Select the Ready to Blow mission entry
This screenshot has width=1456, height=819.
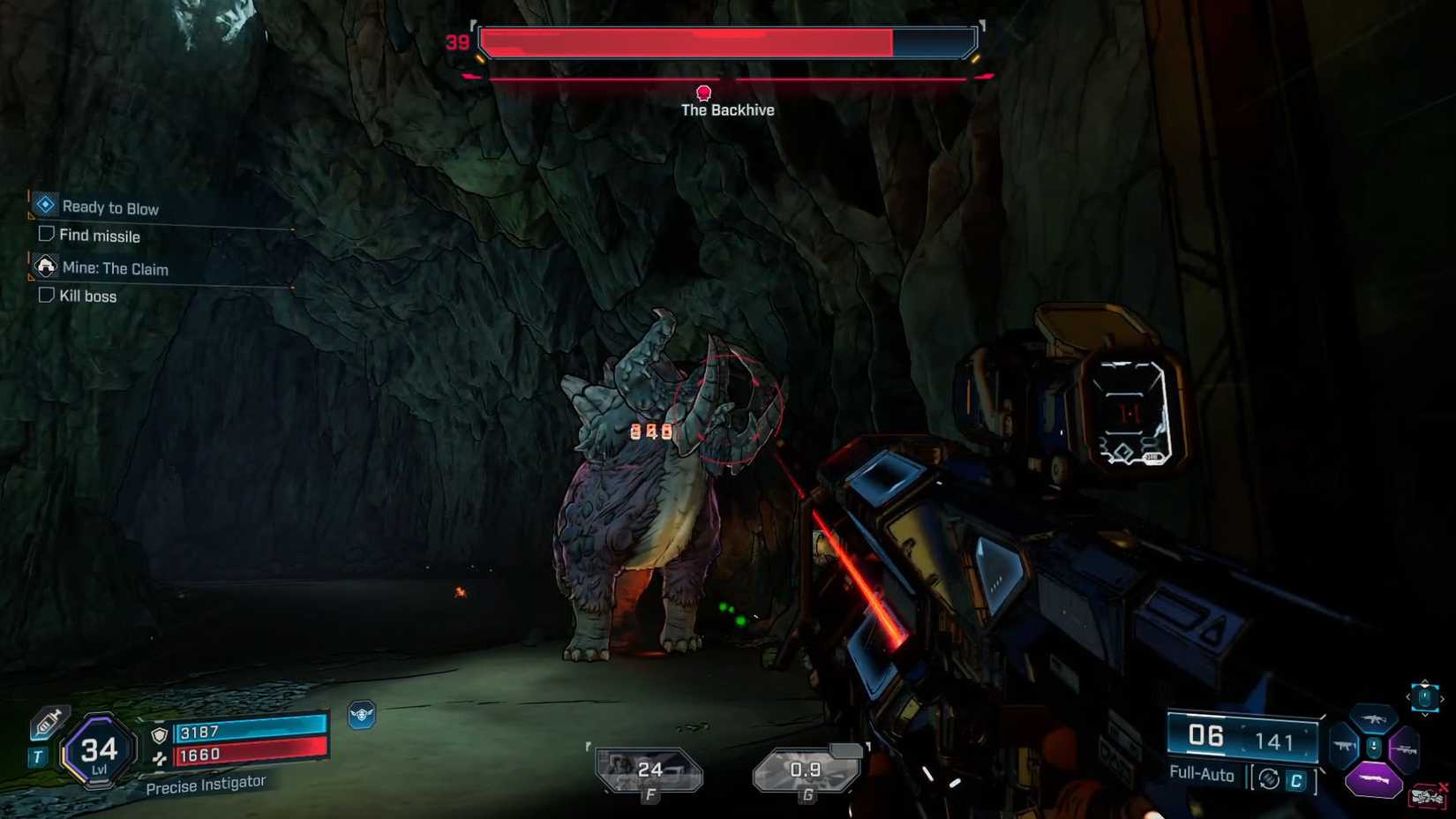pyautogui.click(x=109, y=207)
